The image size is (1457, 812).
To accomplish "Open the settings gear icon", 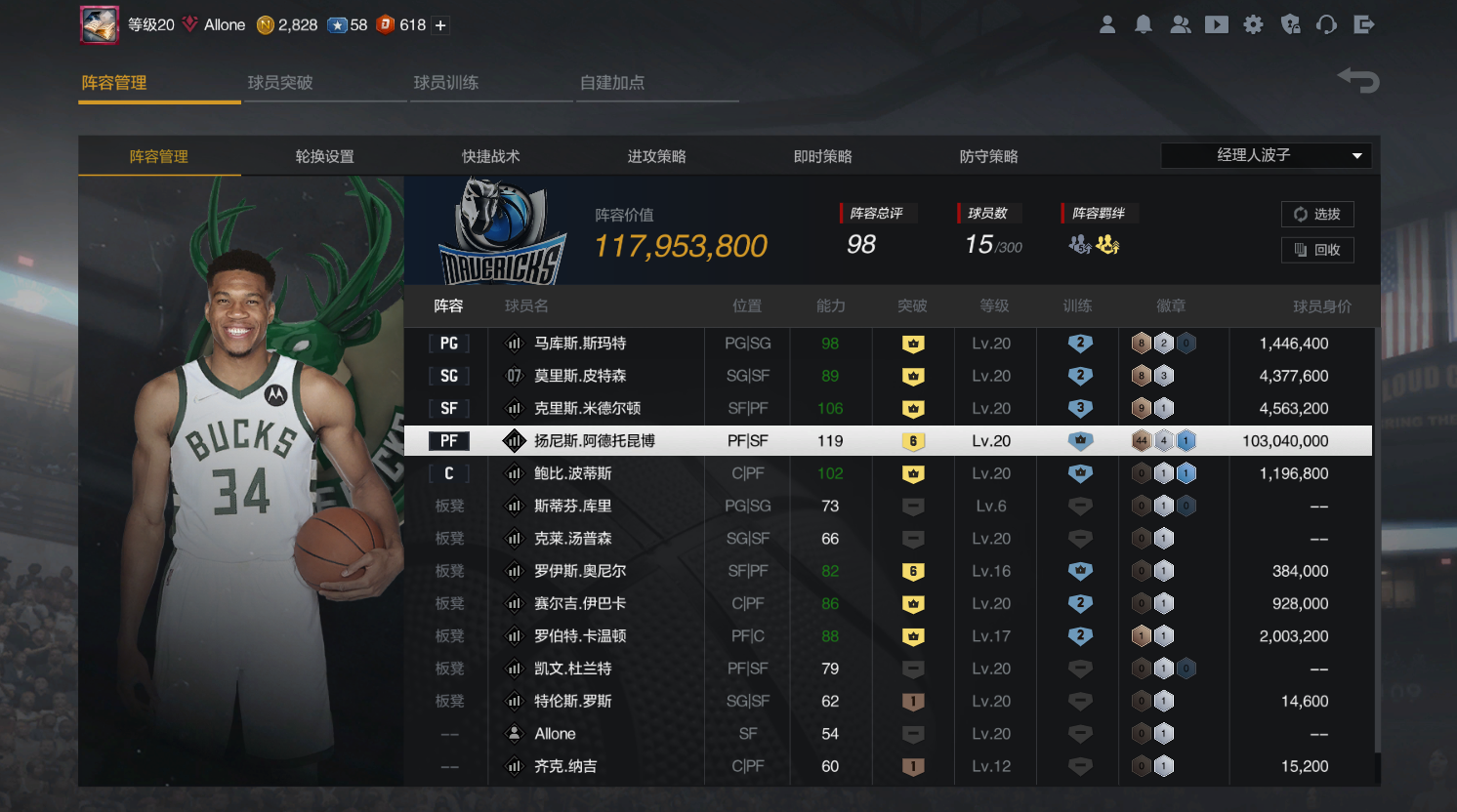I will 1253,24.
